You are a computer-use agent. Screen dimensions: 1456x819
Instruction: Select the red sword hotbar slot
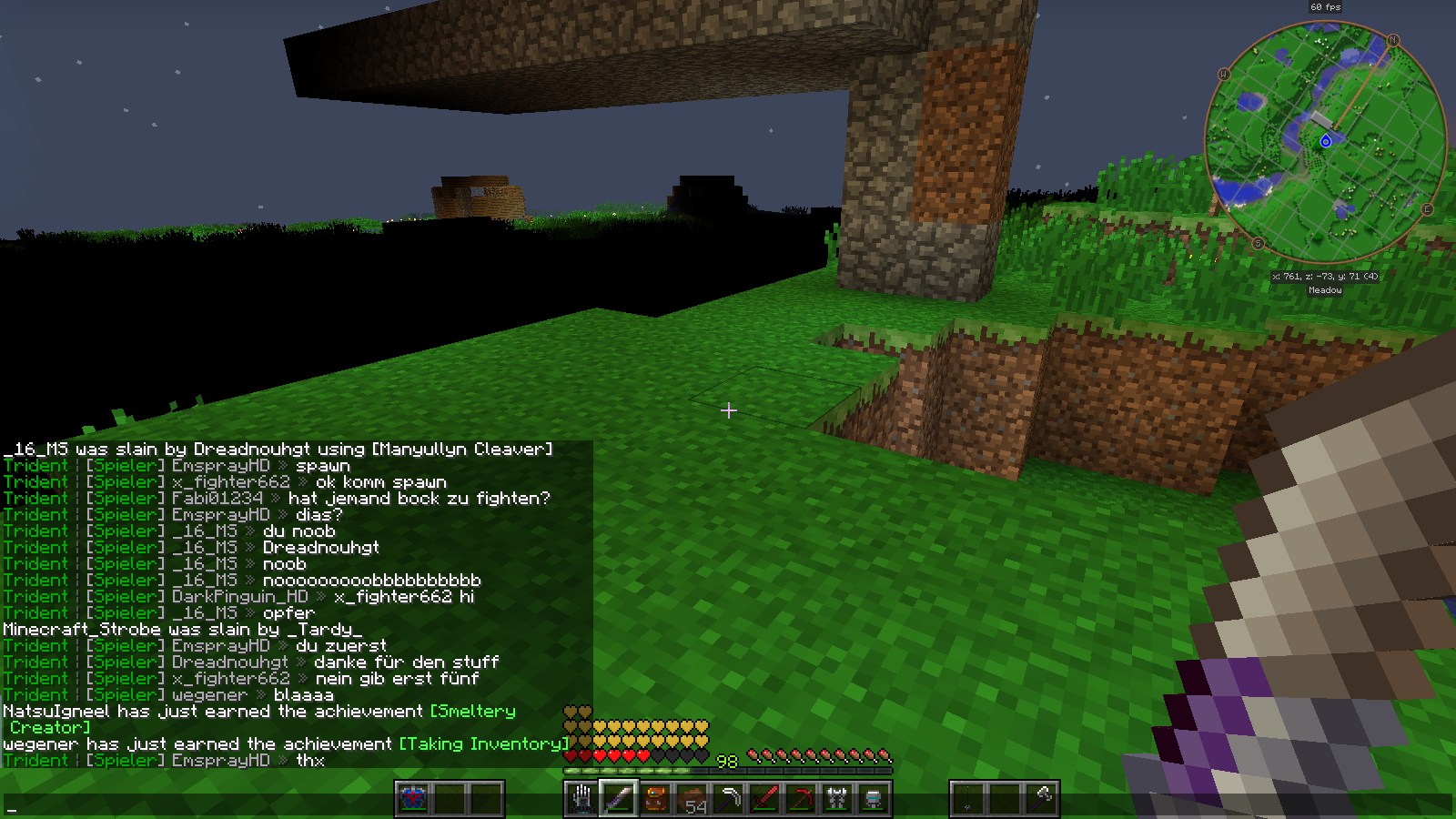point(764,799)
